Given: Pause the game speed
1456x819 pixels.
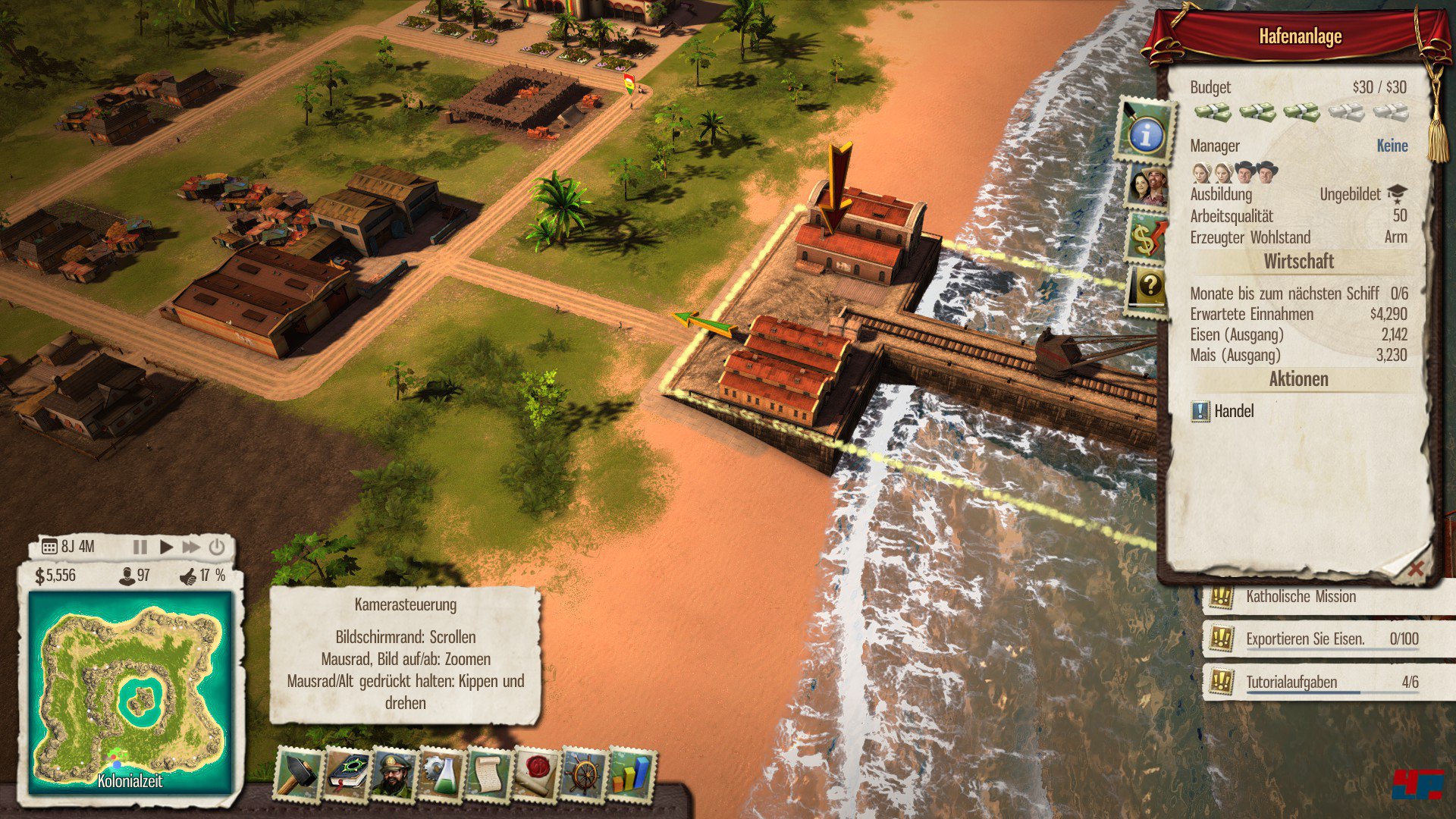Looking at the screenshot, I should coord(140,547).
